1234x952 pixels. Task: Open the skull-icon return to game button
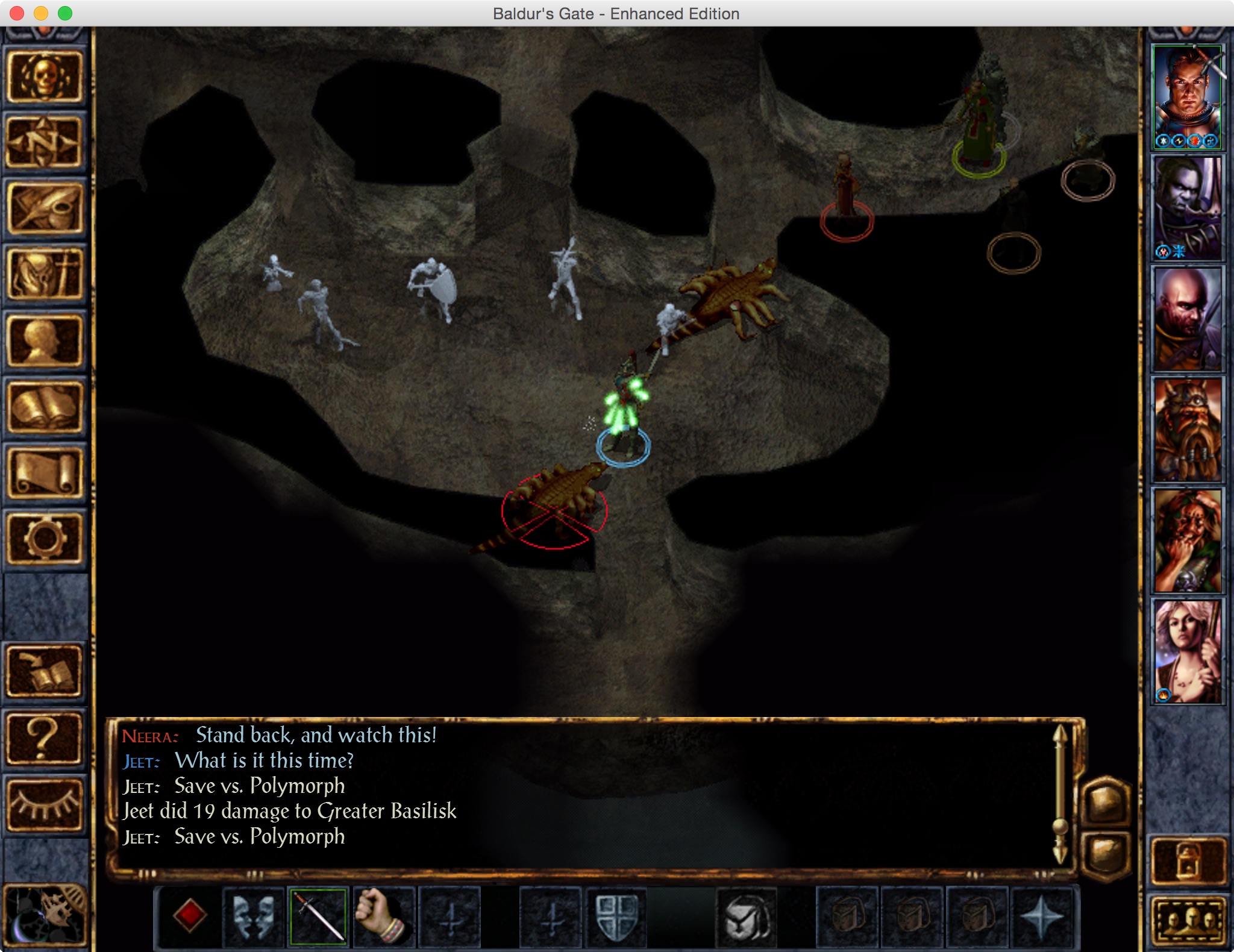pyautogui.click(x=45, y=77)
